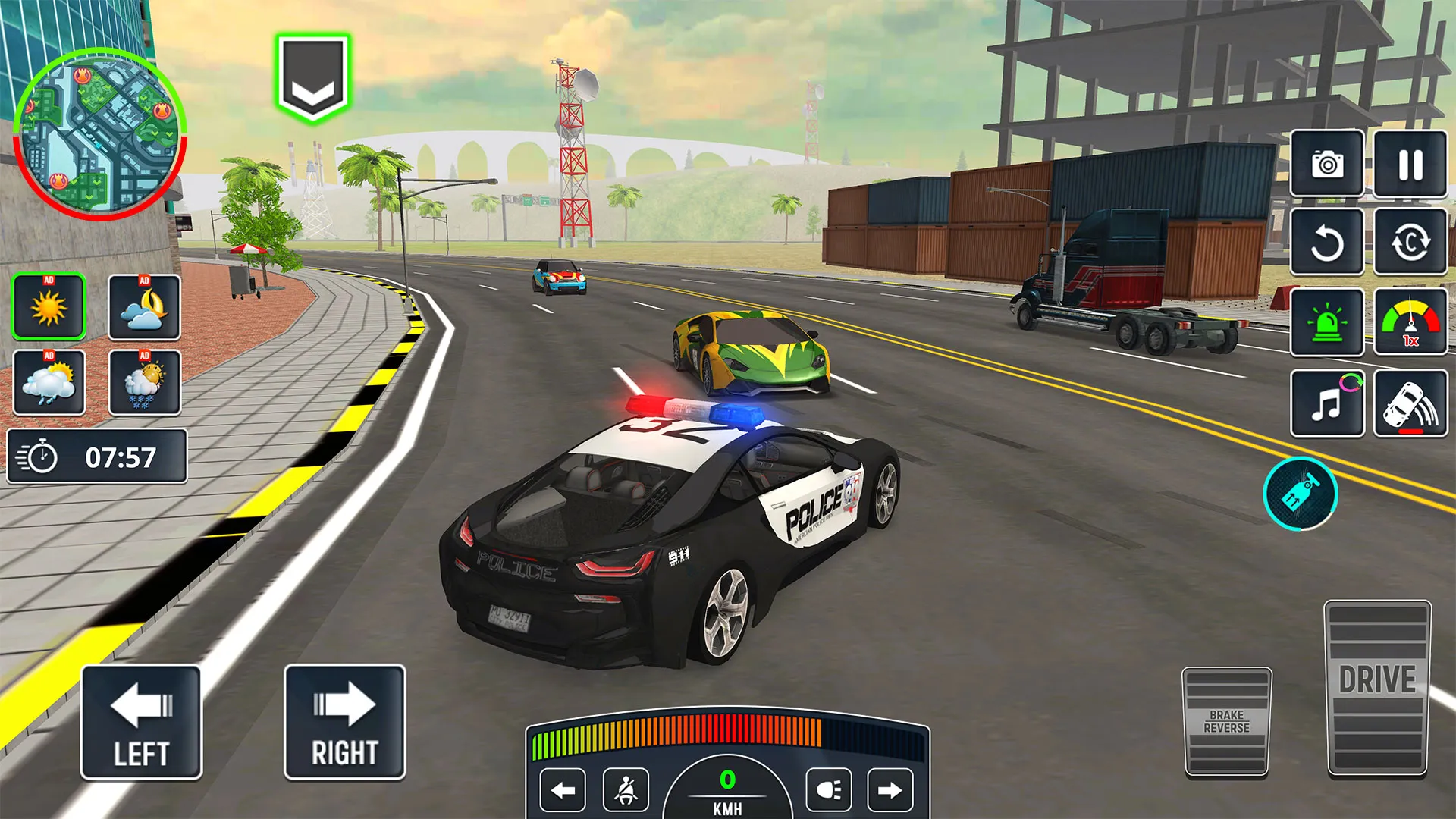Pick the snowy weather option
Viewport: 1456px width, 819px height.
tap(144, 382)
